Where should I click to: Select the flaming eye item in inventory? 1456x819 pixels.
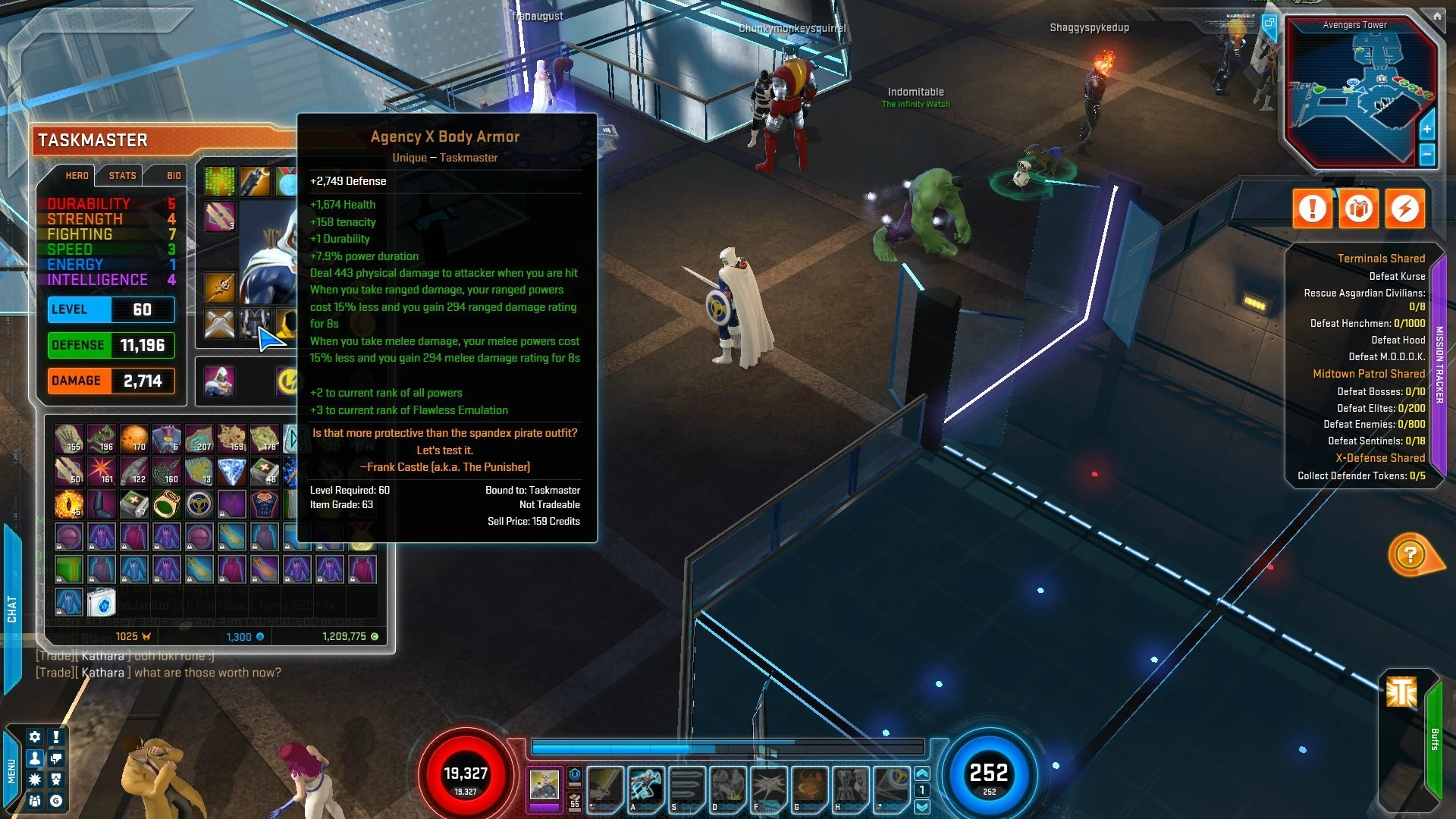click(x=69, y=504)
